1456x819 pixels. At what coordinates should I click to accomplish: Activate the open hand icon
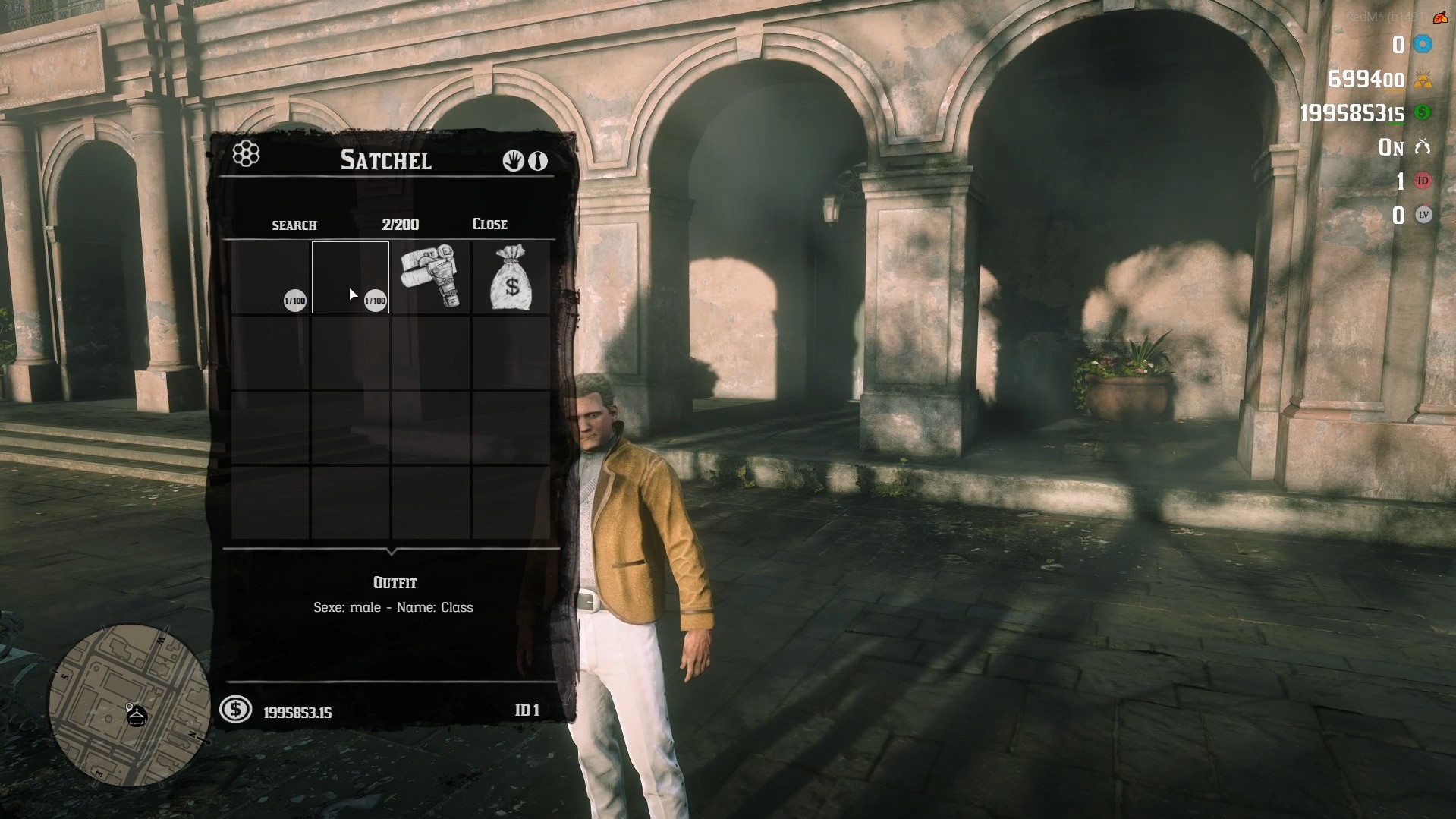point(513,161)
